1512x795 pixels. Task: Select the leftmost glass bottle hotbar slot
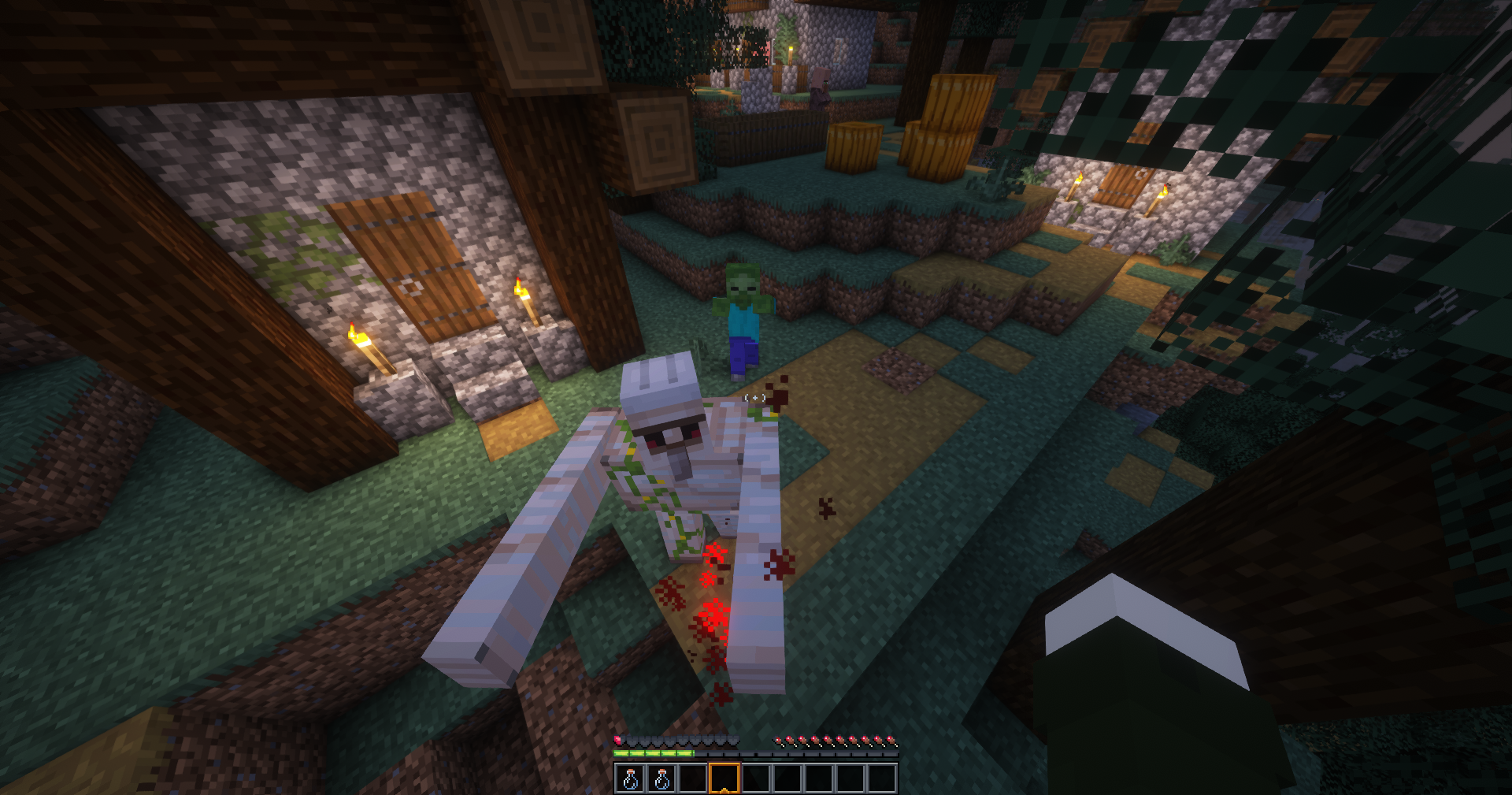click(x=630, y=778)
